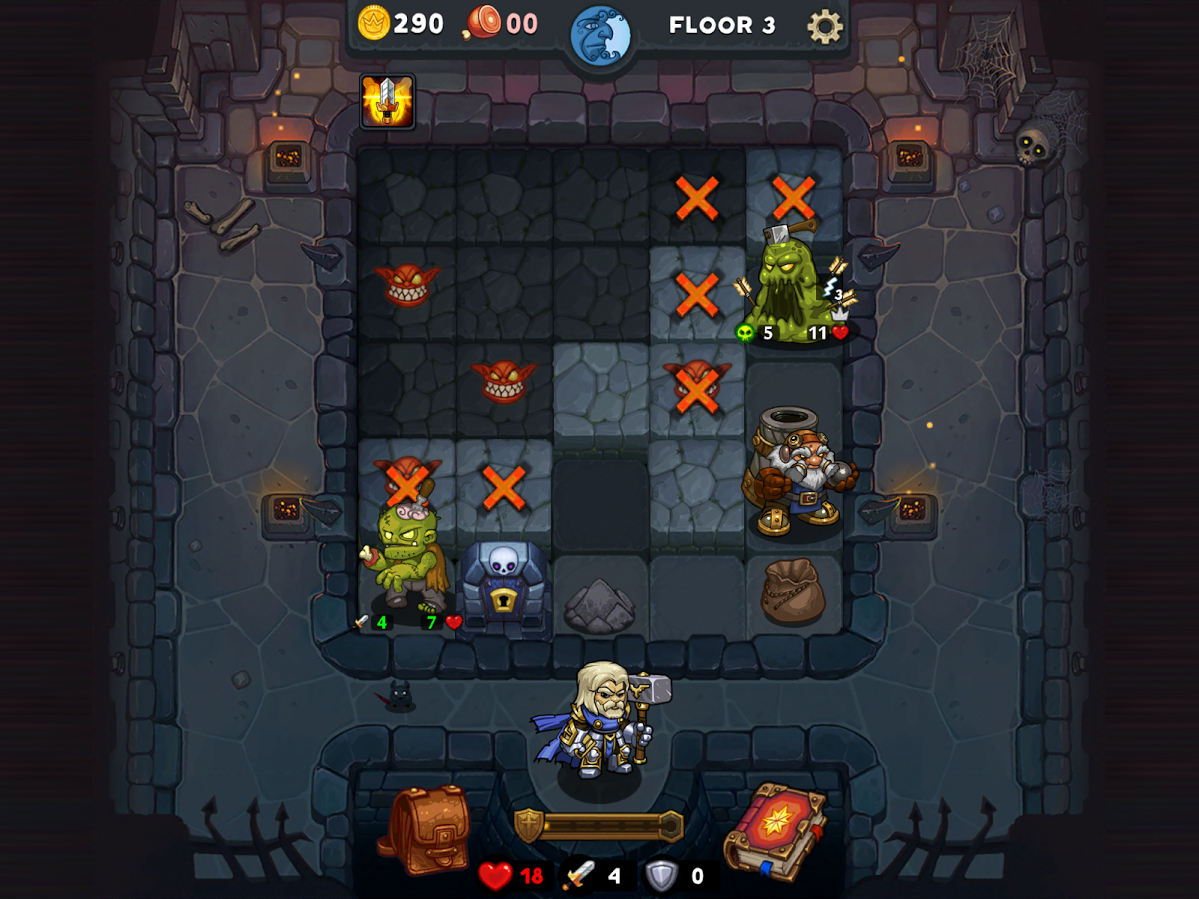Screen dimensions: 1199x899
Task: Pick up the brown loot sack tile
Action: pos(793,591)
